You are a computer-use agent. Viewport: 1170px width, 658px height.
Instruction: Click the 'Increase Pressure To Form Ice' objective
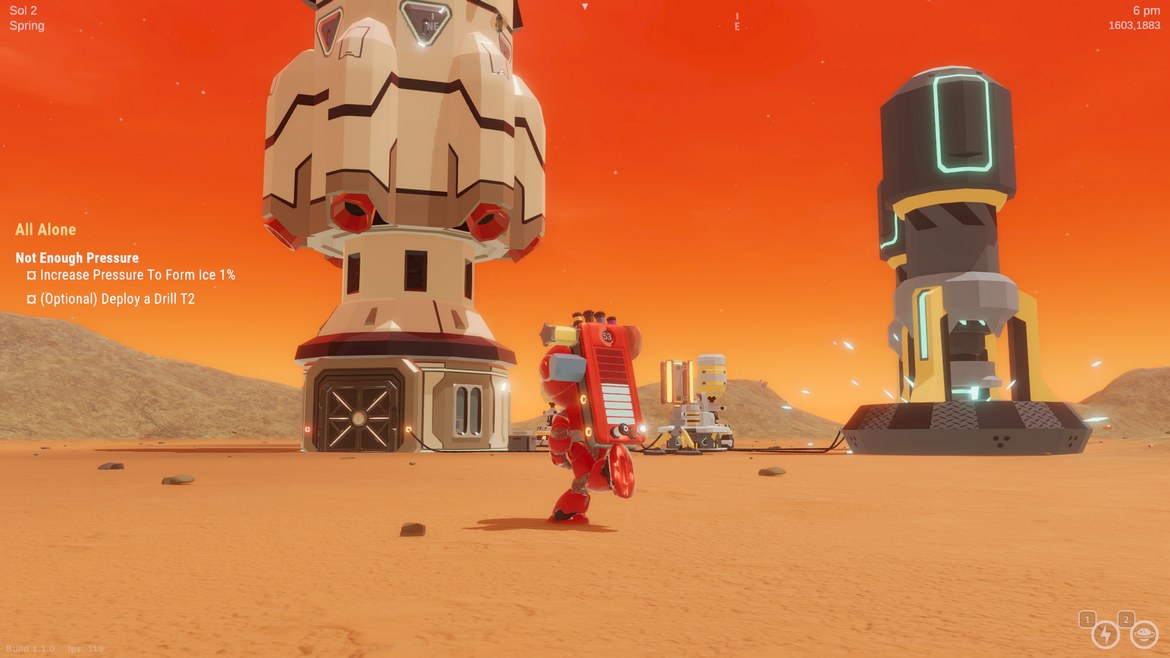coord(137,275)
